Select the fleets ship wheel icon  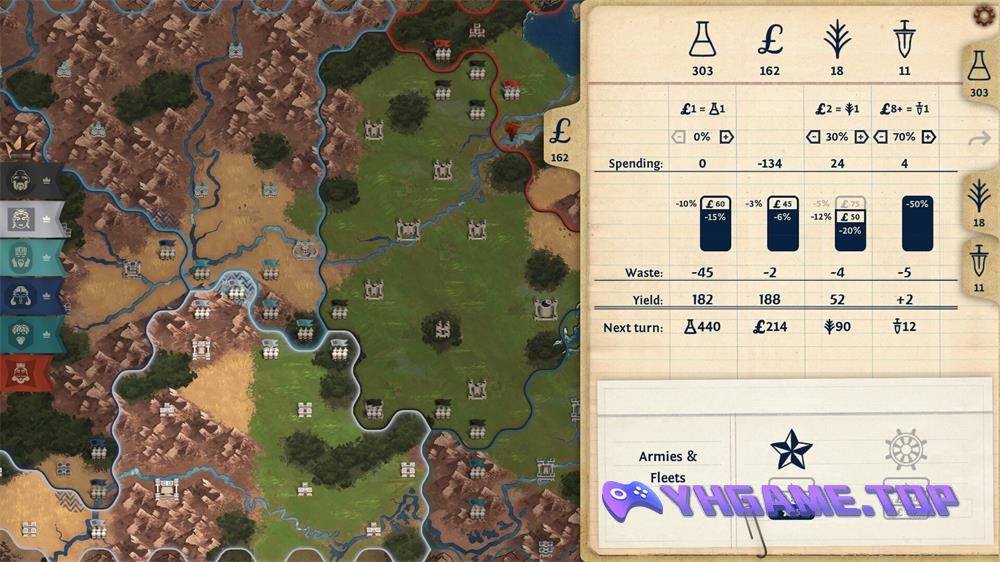pyautogui.click(x=905, y=450)
